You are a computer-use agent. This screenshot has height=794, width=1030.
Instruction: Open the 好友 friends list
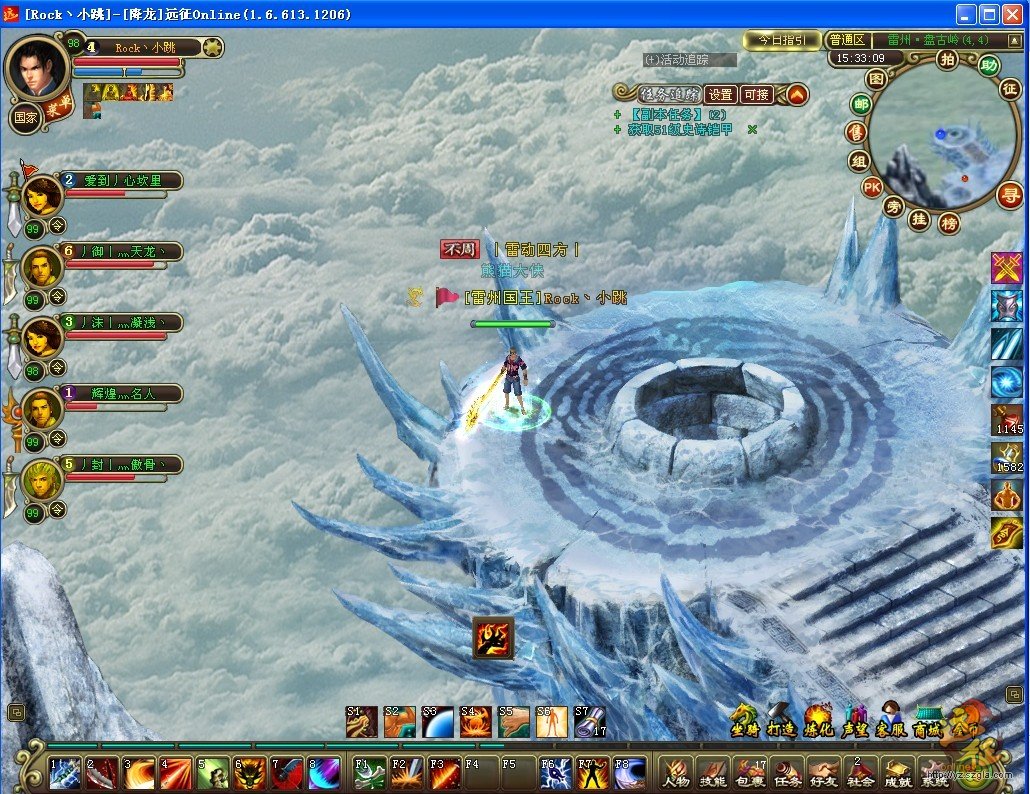point(824,772)
